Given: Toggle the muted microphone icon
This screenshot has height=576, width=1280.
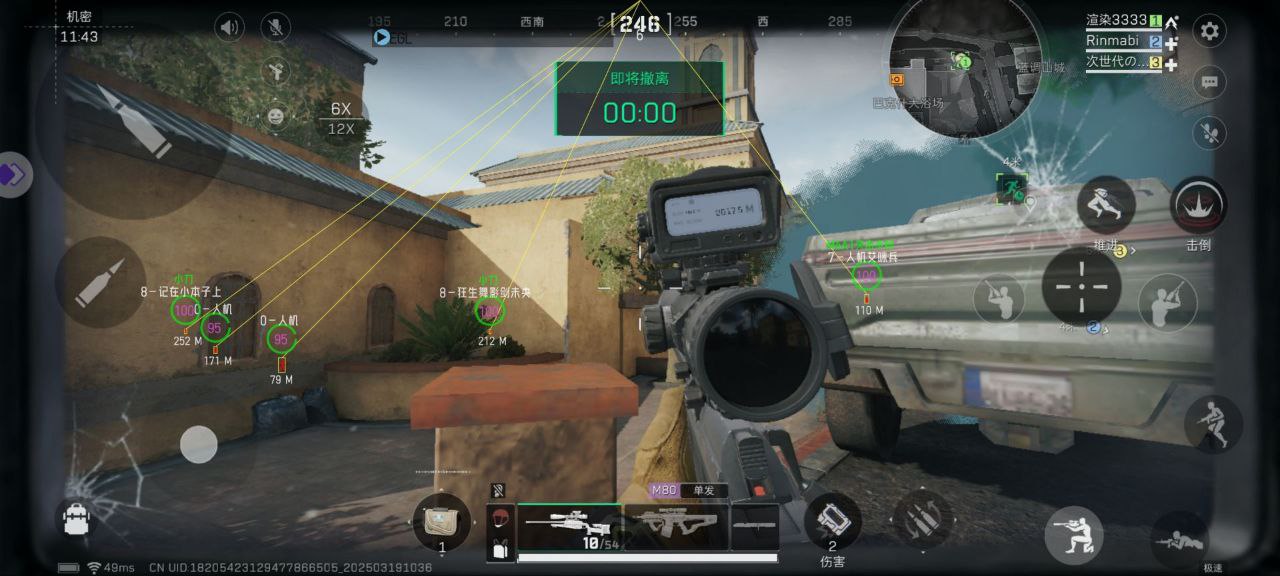Looking at the screenshot, I should click(x=275, y=27).
